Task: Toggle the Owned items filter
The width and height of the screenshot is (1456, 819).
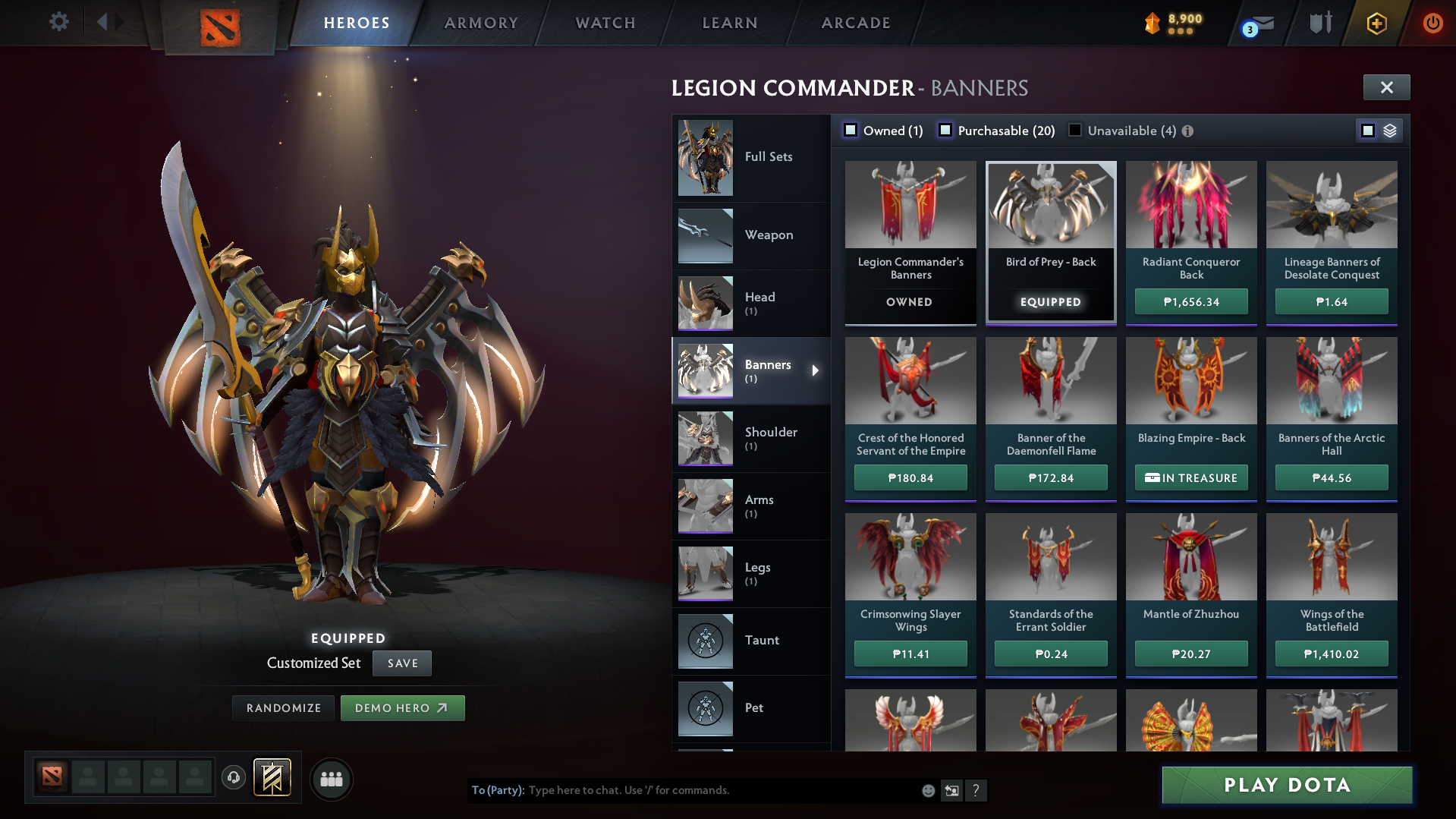Action: click(x=851, y=131)
